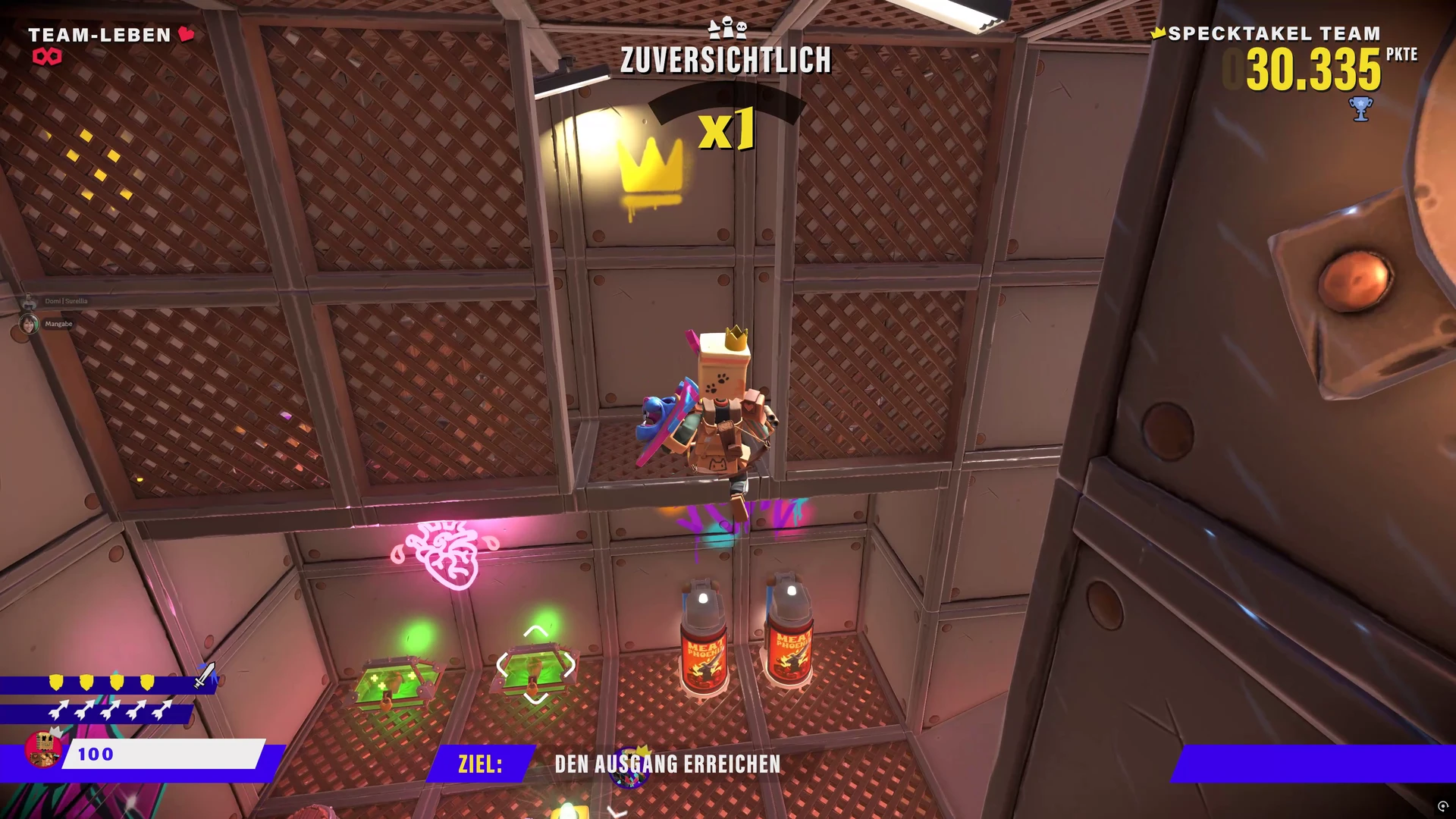
Task: Click the sword icon beside the shield bar
Action: (x=205, y=675)
